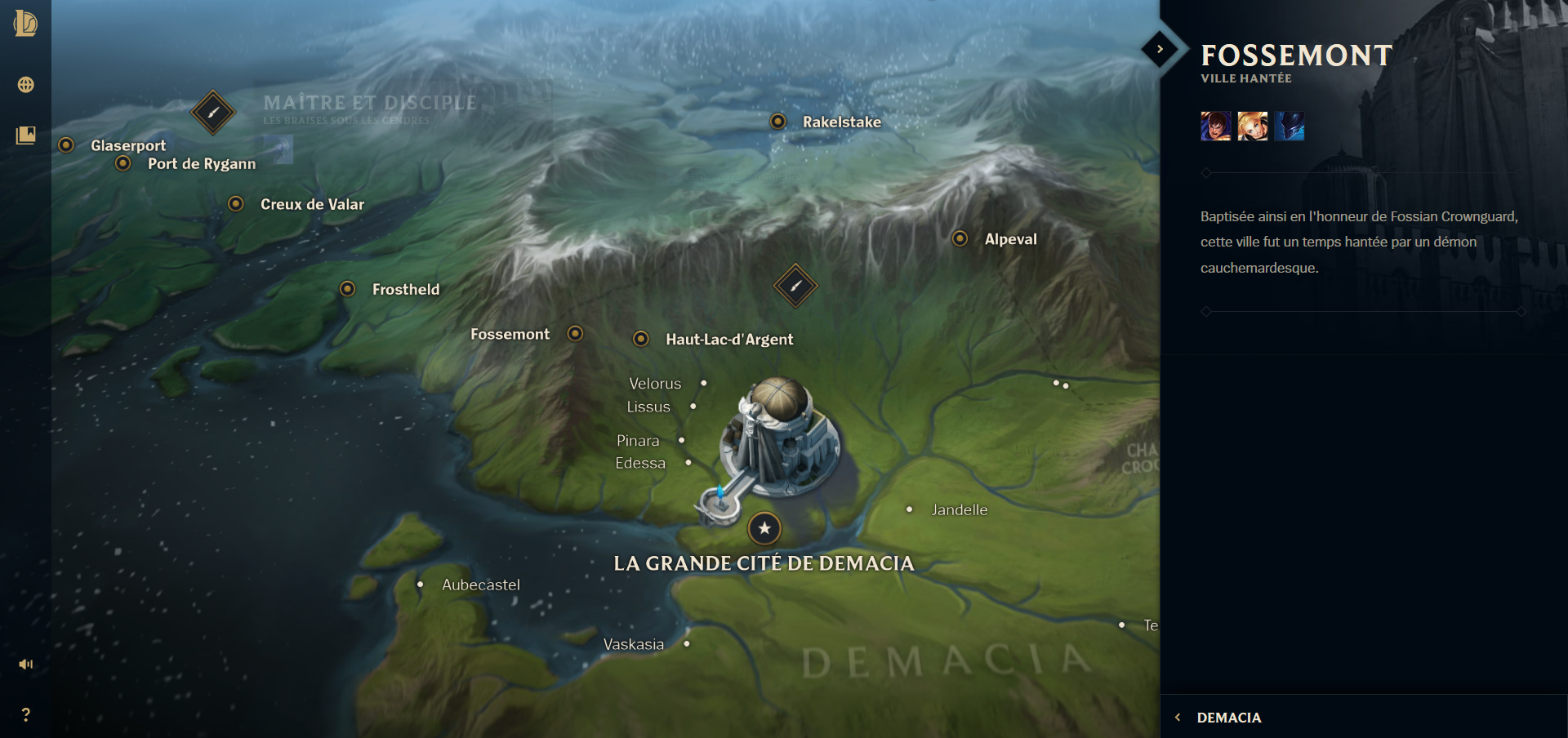Click the Frostheld location pin

(x=349, y=288)
